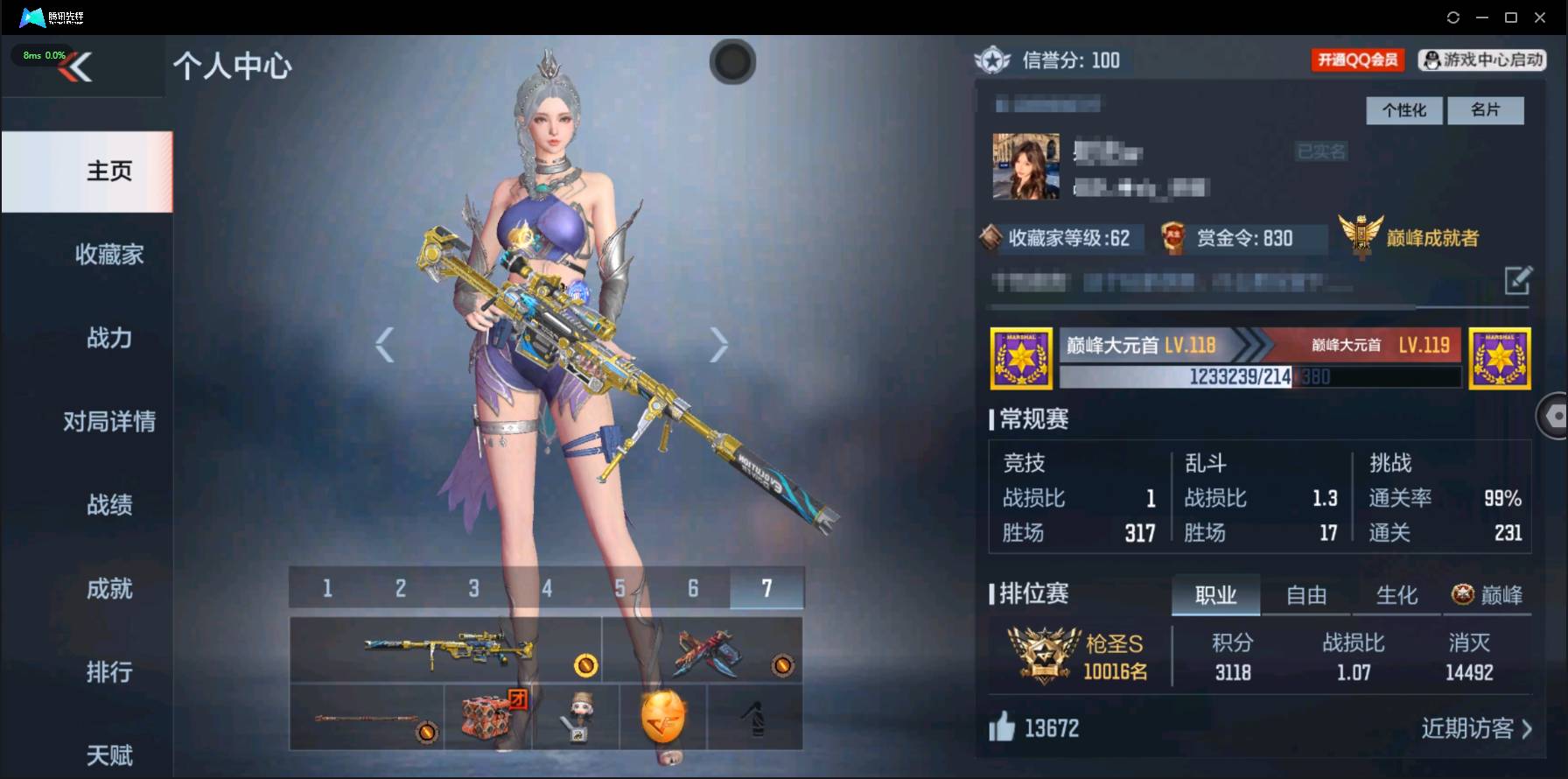Open the 生化 ranked mode tab
Screen dimensions: 1568x779
(x=1397, y=595)
